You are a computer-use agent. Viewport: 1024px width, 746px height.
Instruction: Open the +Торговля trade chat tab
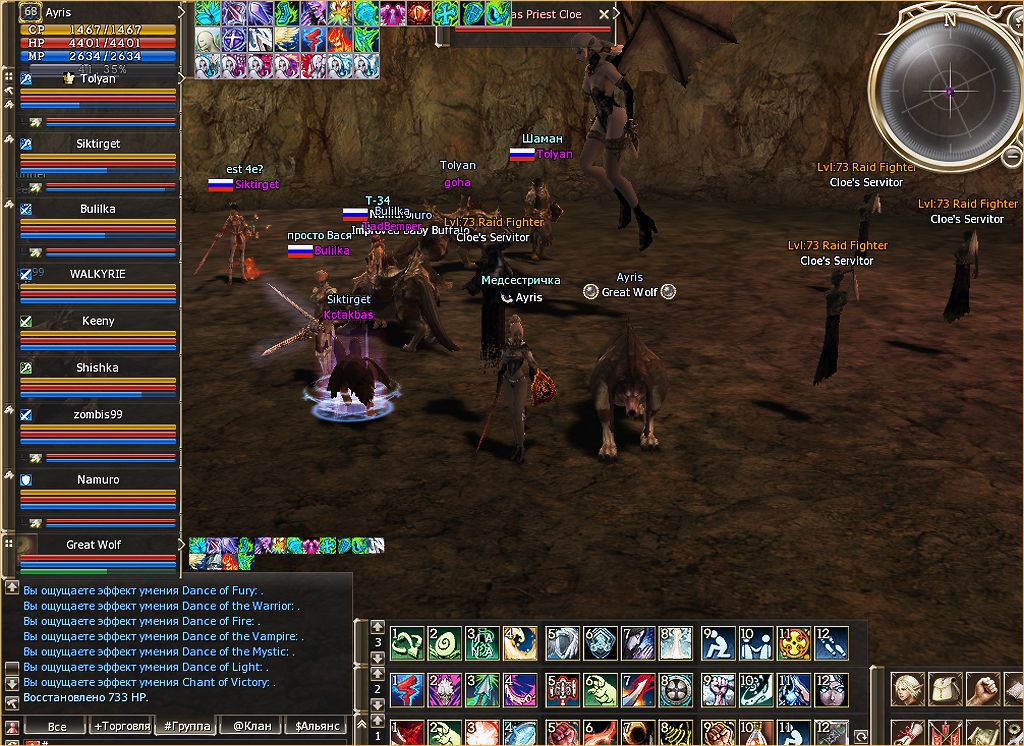tap(122, 726)
